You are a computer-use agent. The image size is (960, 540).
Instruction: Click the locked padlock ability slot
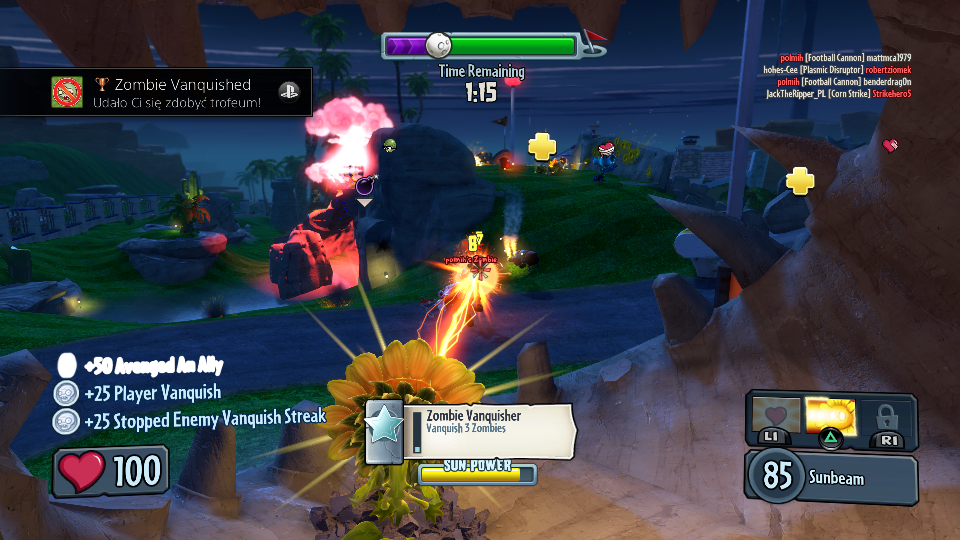886,416
